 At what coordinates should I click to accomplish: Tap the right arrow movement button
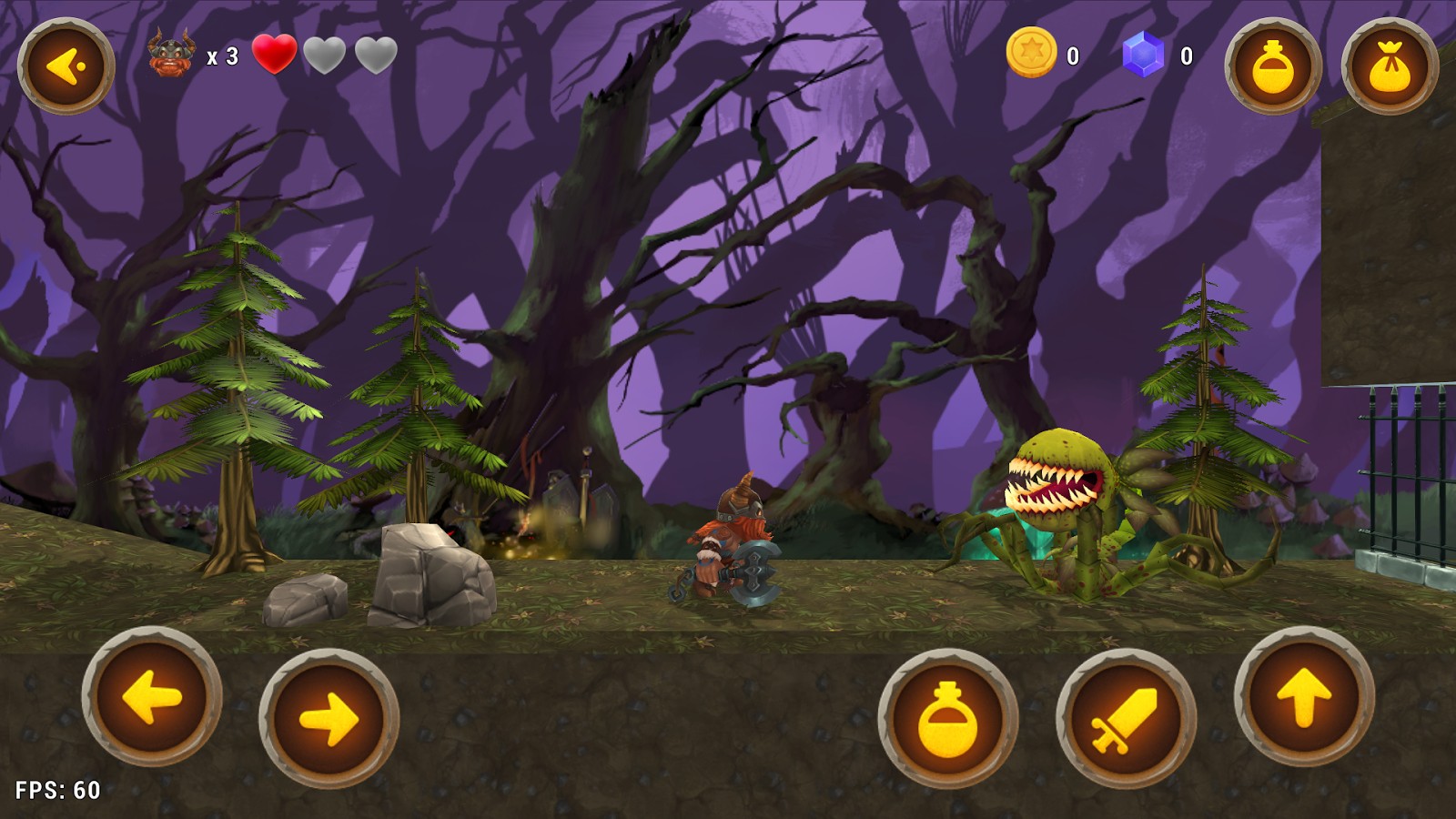329,719
